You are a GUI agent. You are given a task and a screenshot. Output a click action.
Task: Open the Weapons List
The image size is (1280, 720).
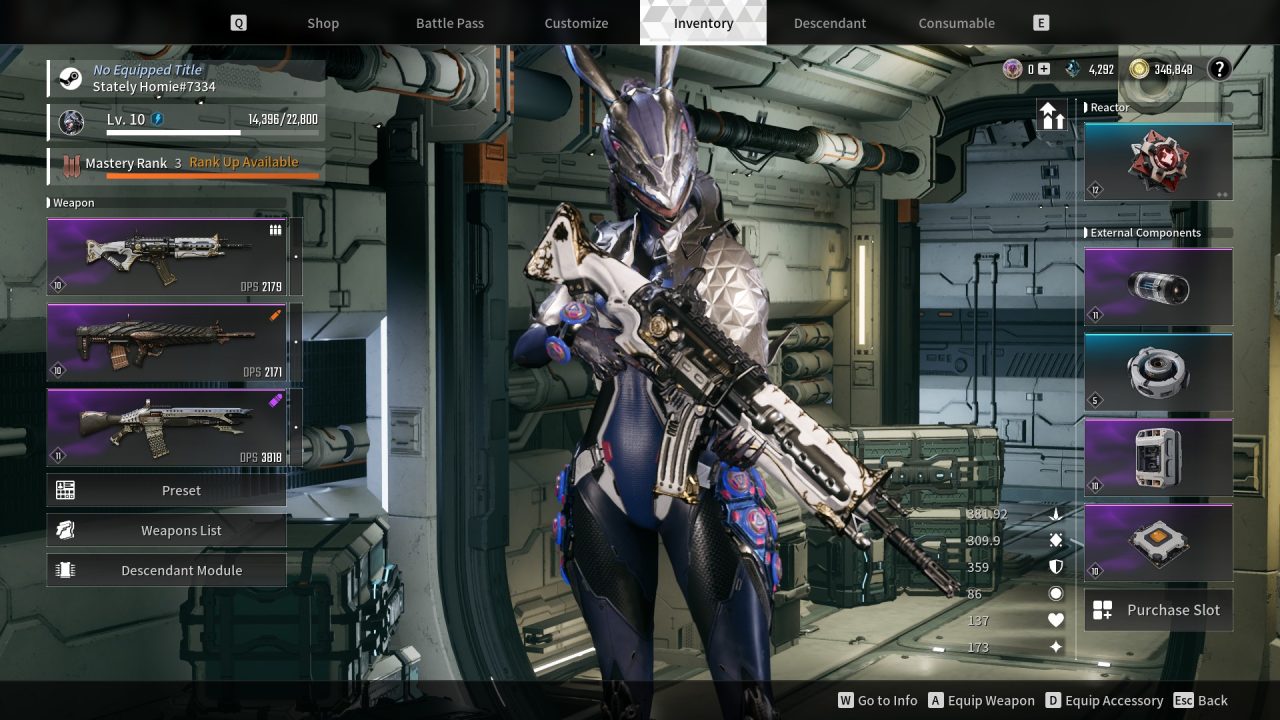click(166, 530)
